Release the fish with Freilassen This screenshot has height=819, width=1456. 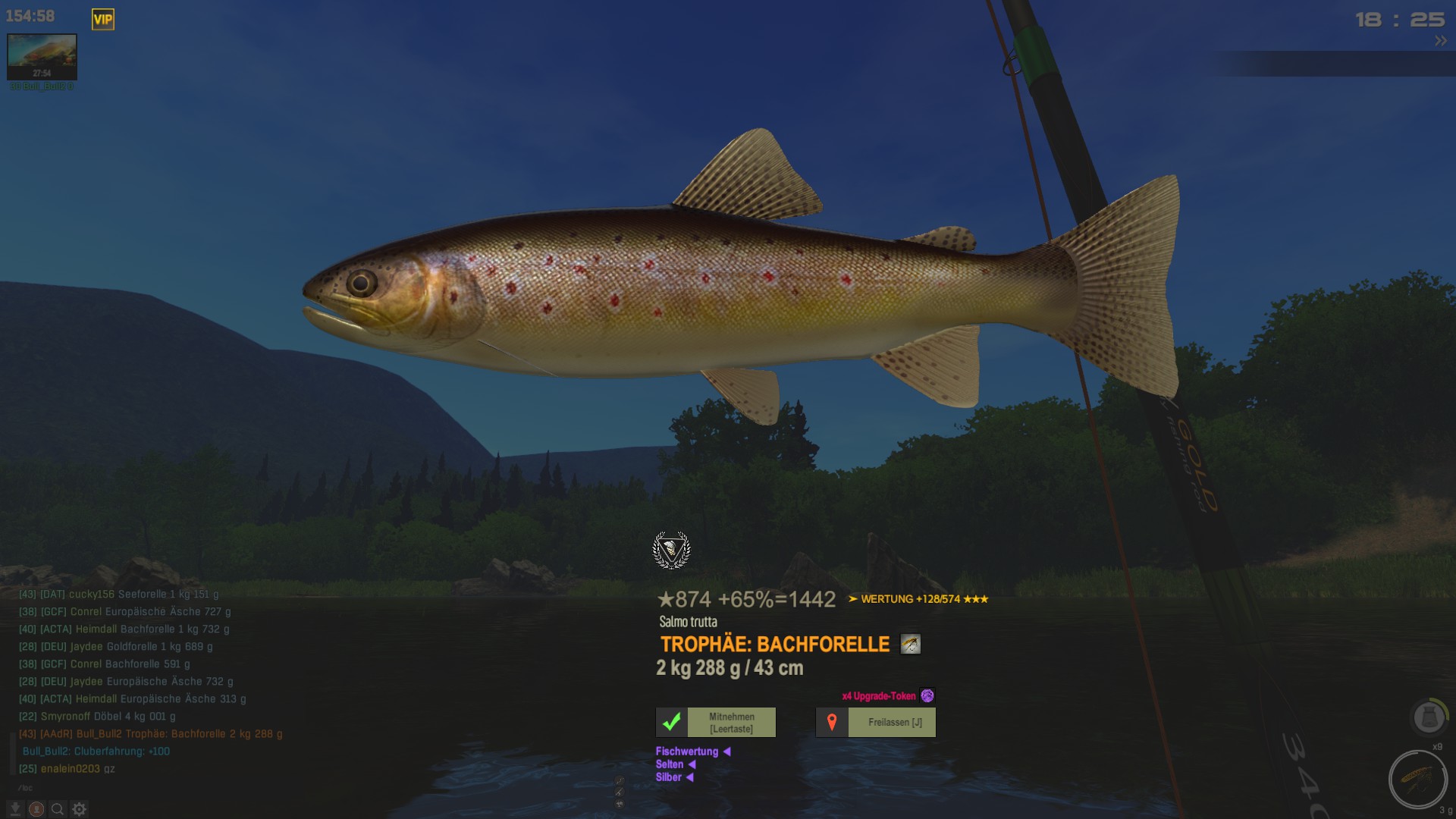(875, 723)
